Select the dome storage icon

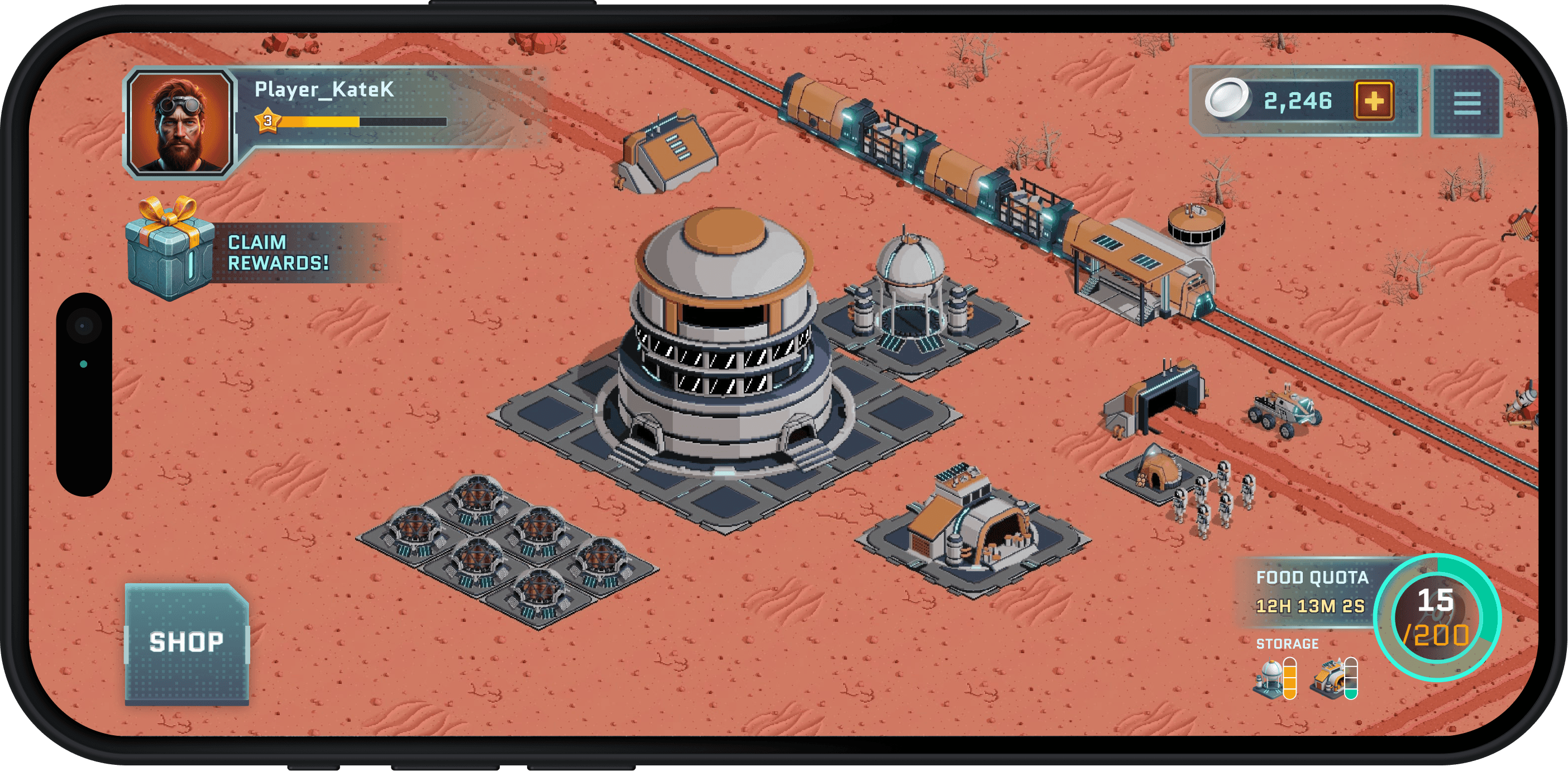coord(1270,677)
